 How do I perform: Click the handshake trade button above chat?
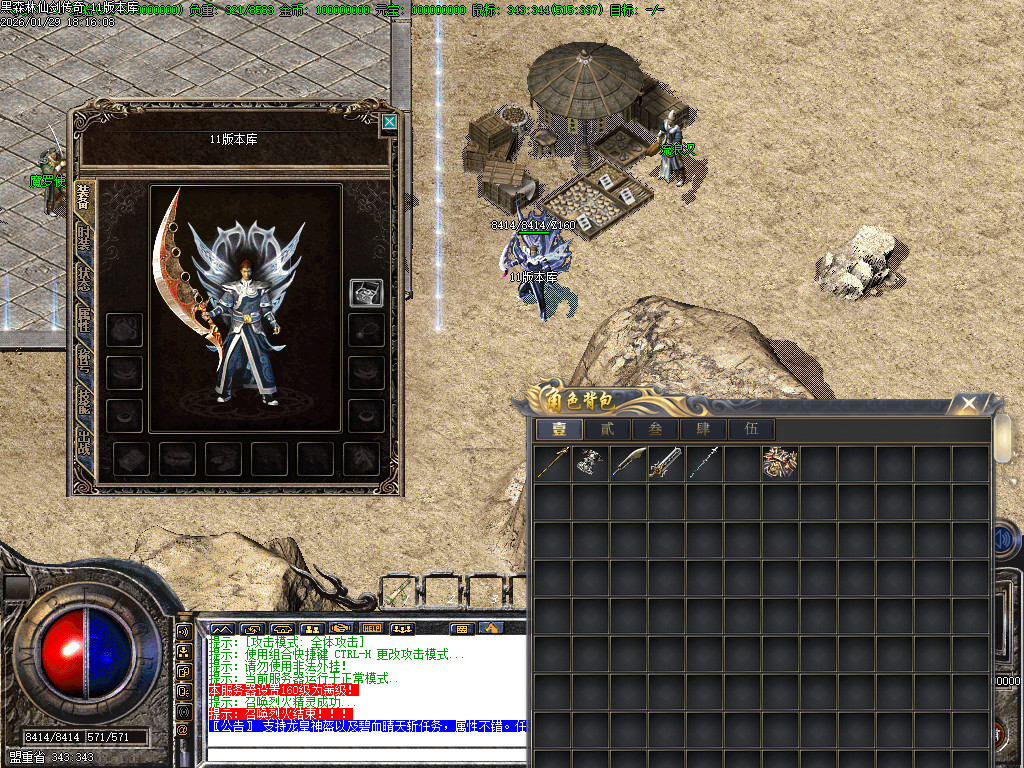(341, 628)
